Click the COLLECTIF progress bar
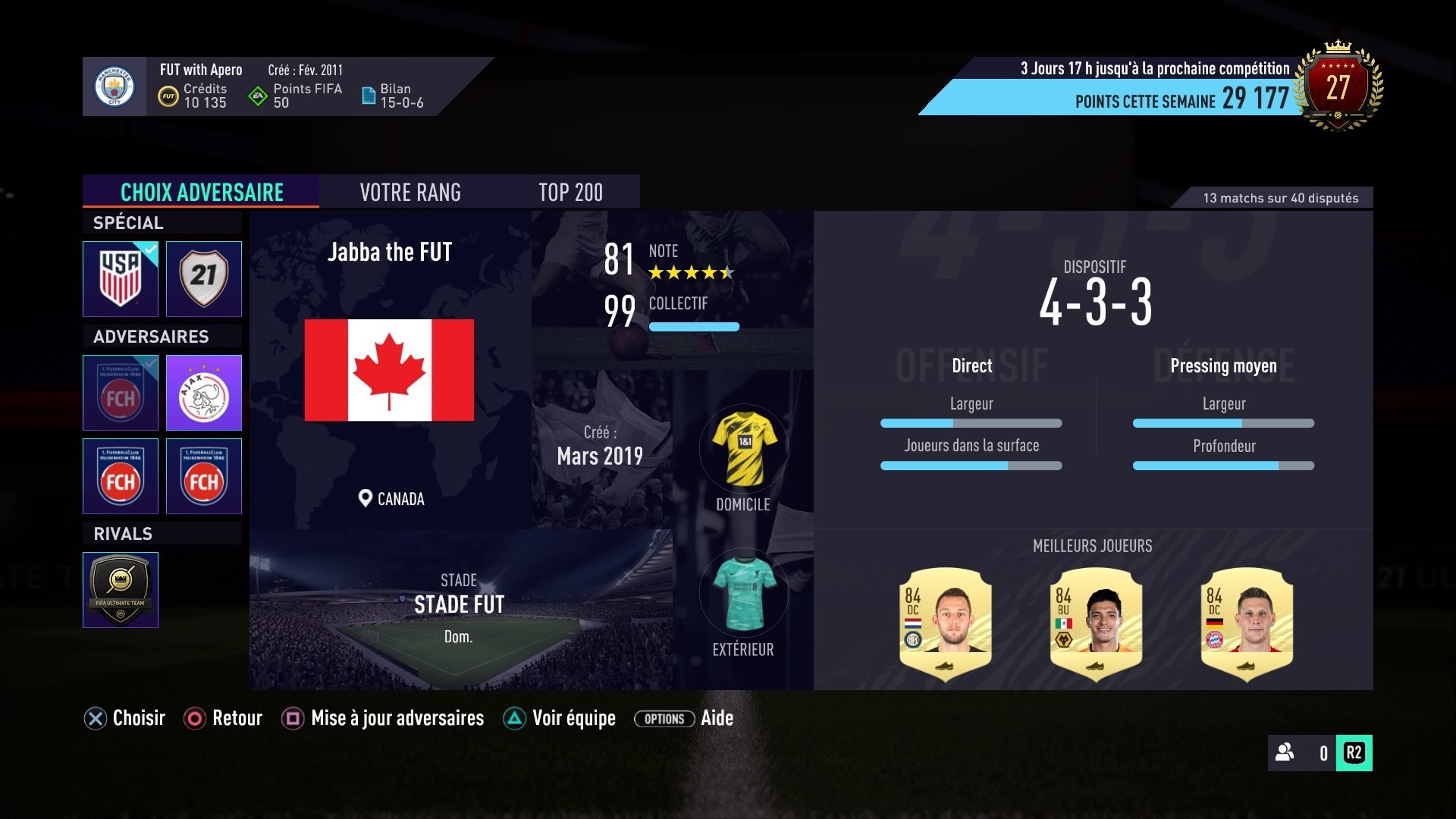Viewport: 1456px width, 819px height. 694,327
